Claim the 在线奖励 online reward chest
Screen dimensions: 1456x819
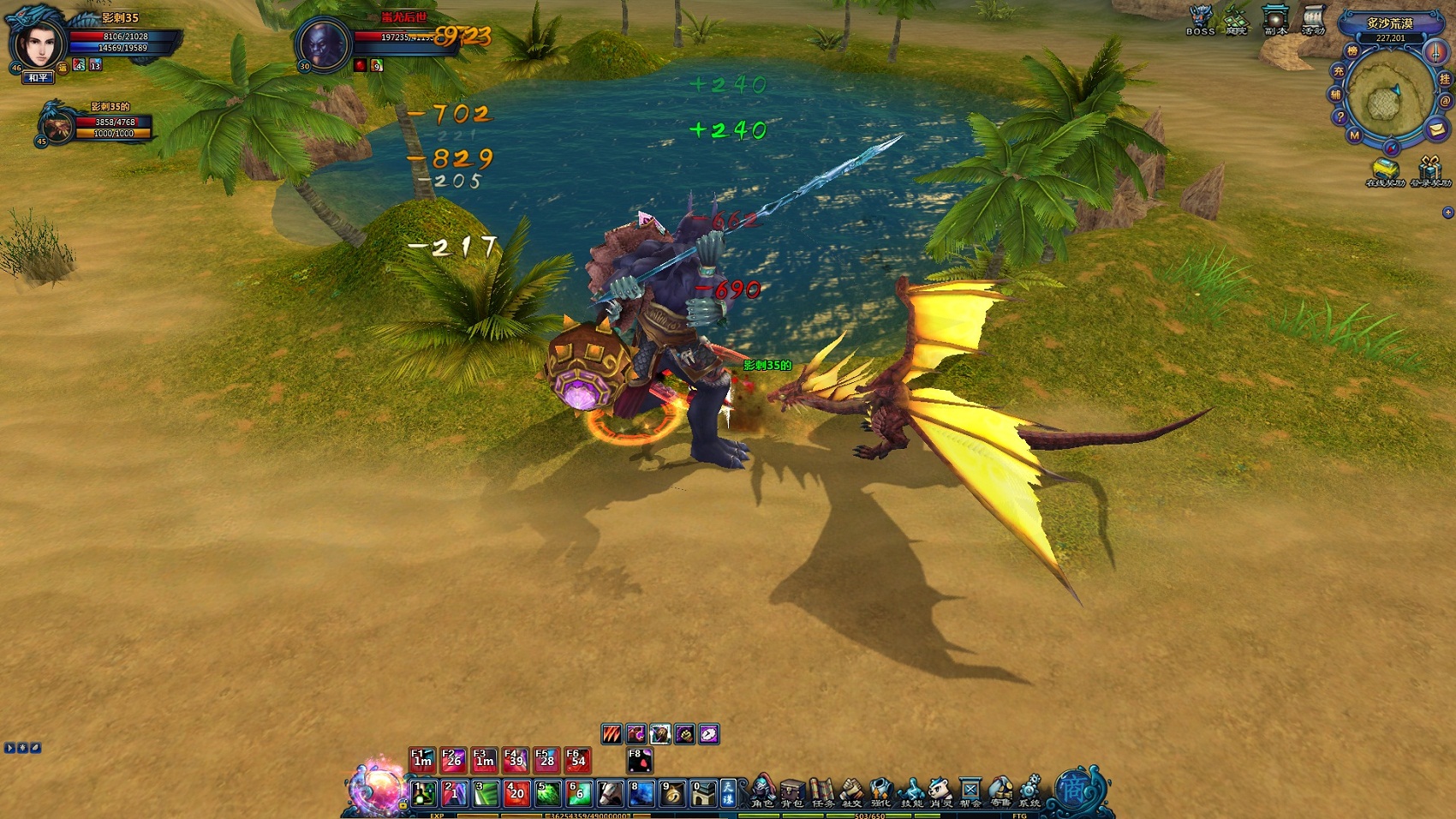(x=1385, y=170)
